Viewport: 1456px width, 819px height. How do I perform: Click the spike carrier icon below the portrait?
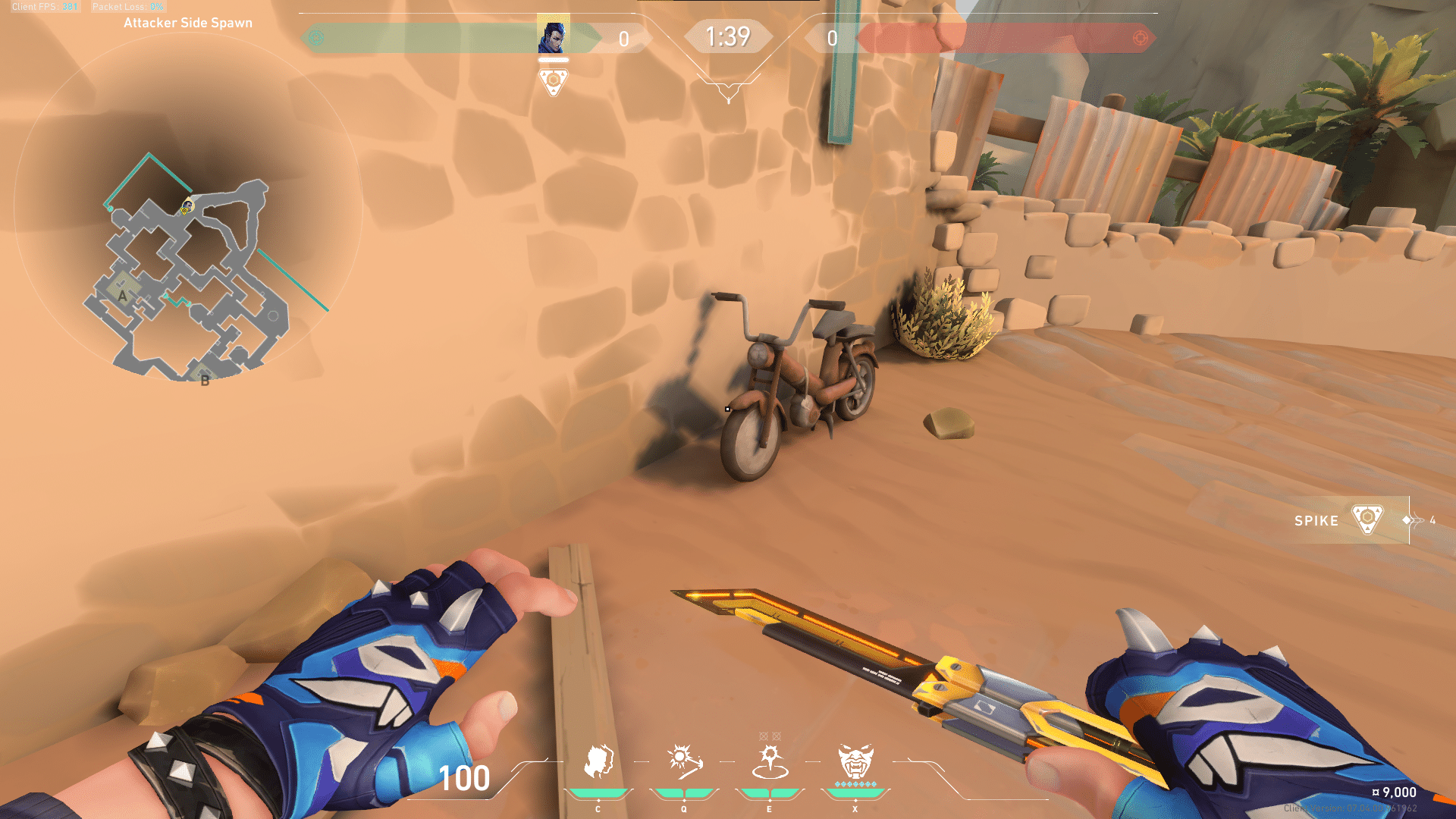tap(554, 81)
